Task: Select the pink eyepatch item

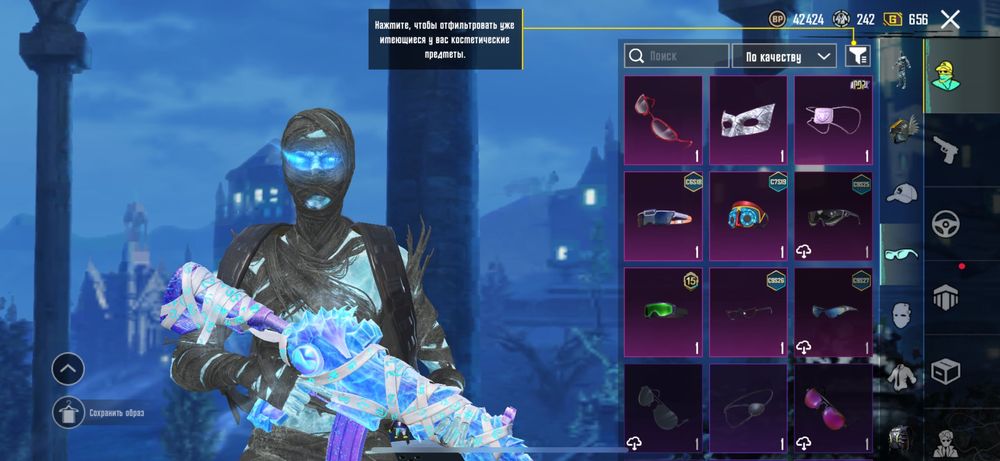Action: click(x=833, y=120)
